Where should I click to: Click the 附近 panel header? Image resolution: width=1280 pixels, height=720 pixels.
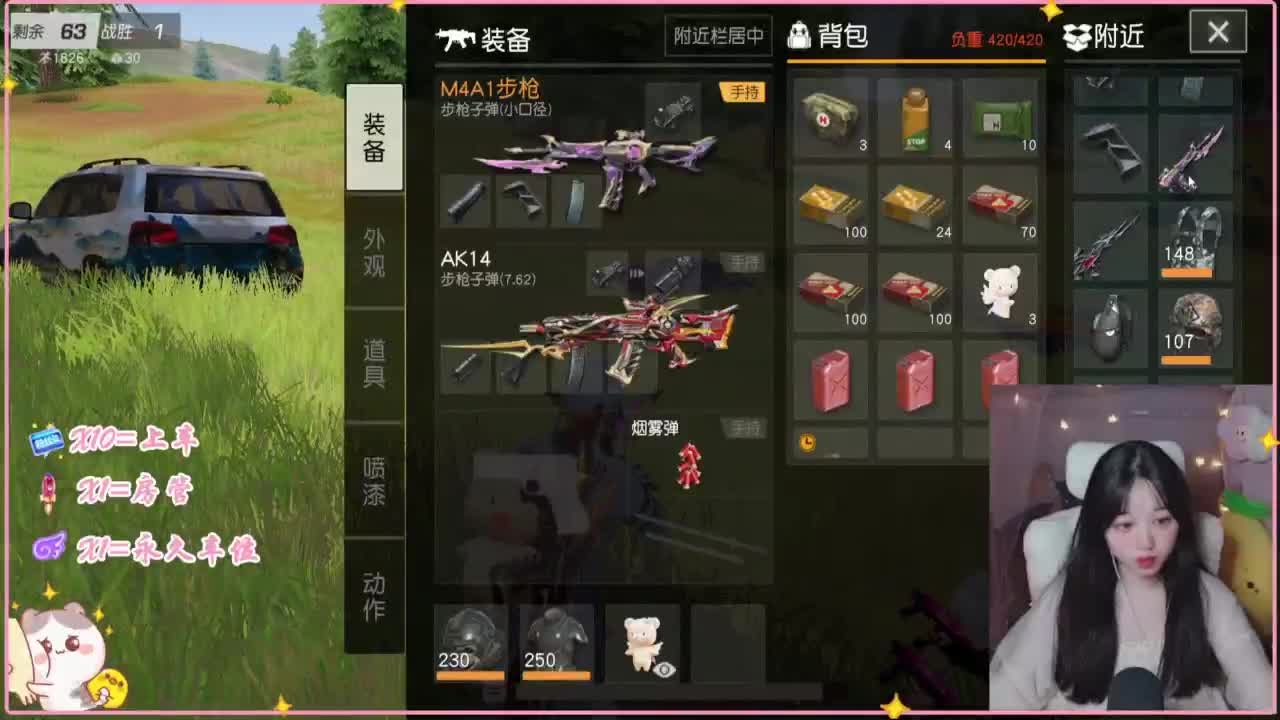(x=1105, y=36)
